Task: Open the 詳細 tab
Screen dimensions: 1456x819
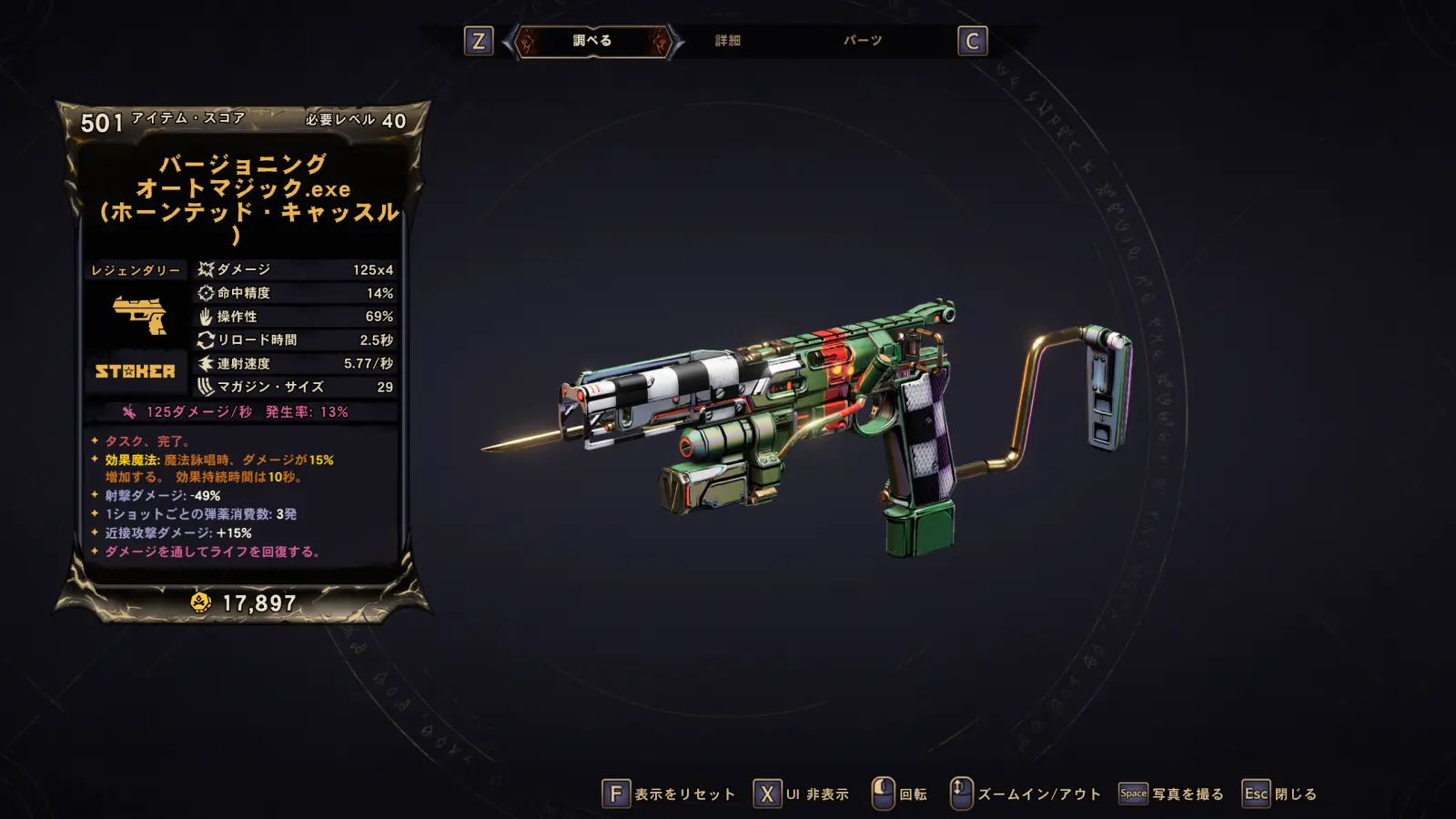Action: (727, 41)
